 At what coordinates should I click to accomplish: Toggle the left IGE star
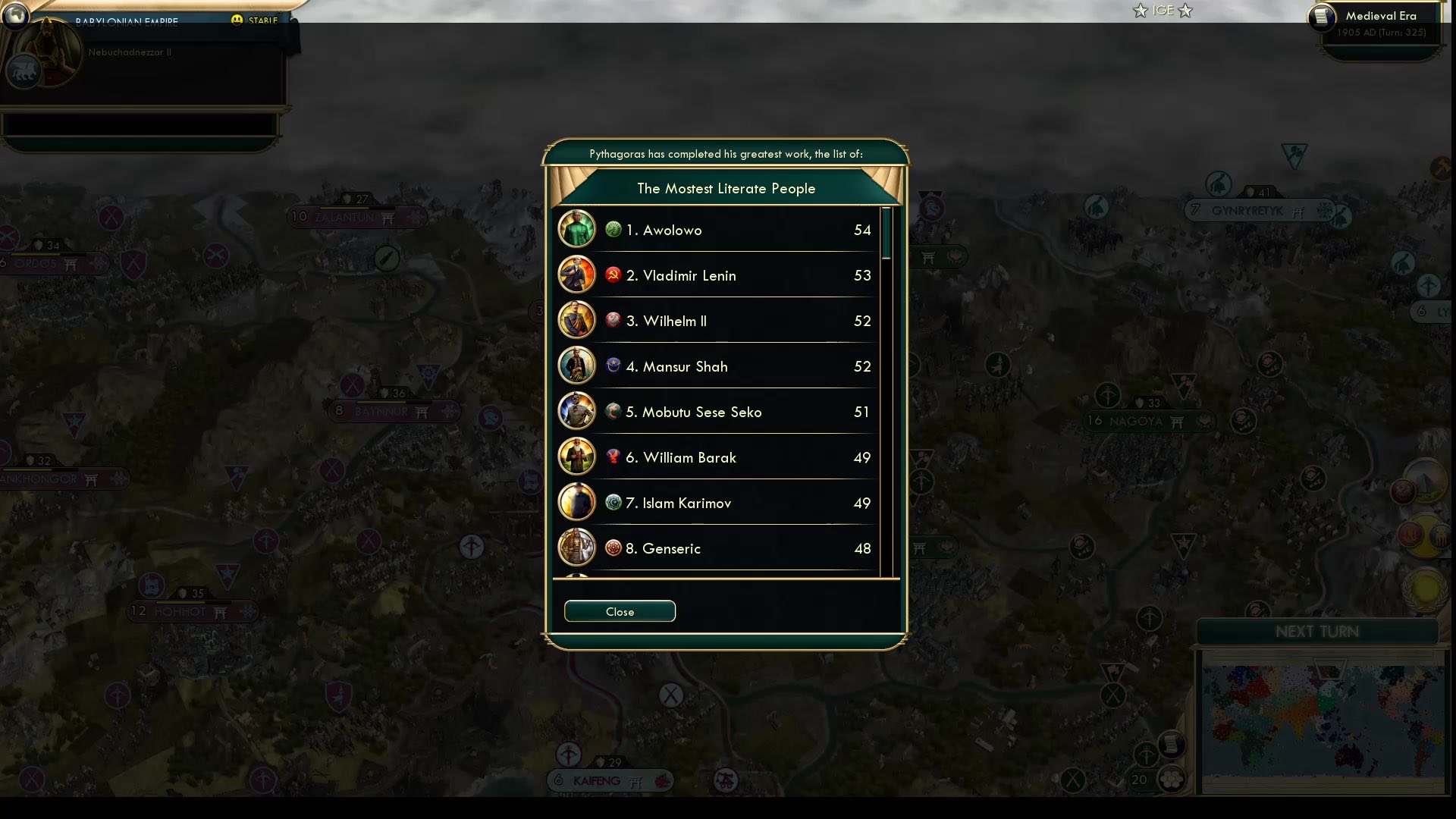click(1141, 11)
